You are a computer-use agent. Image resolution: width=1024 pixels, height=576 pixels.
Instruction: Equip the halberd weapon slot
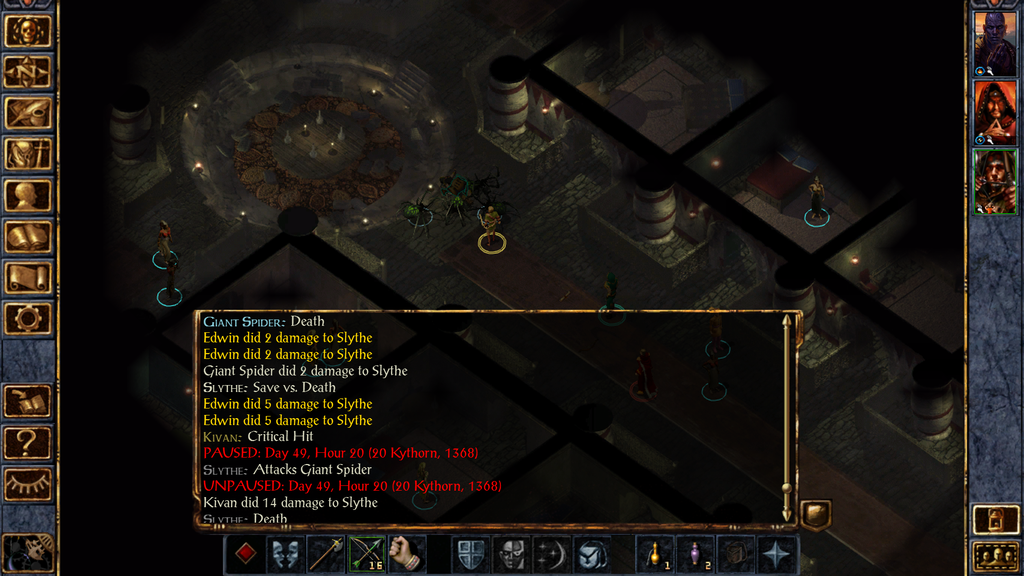click(x=326, y=553)
